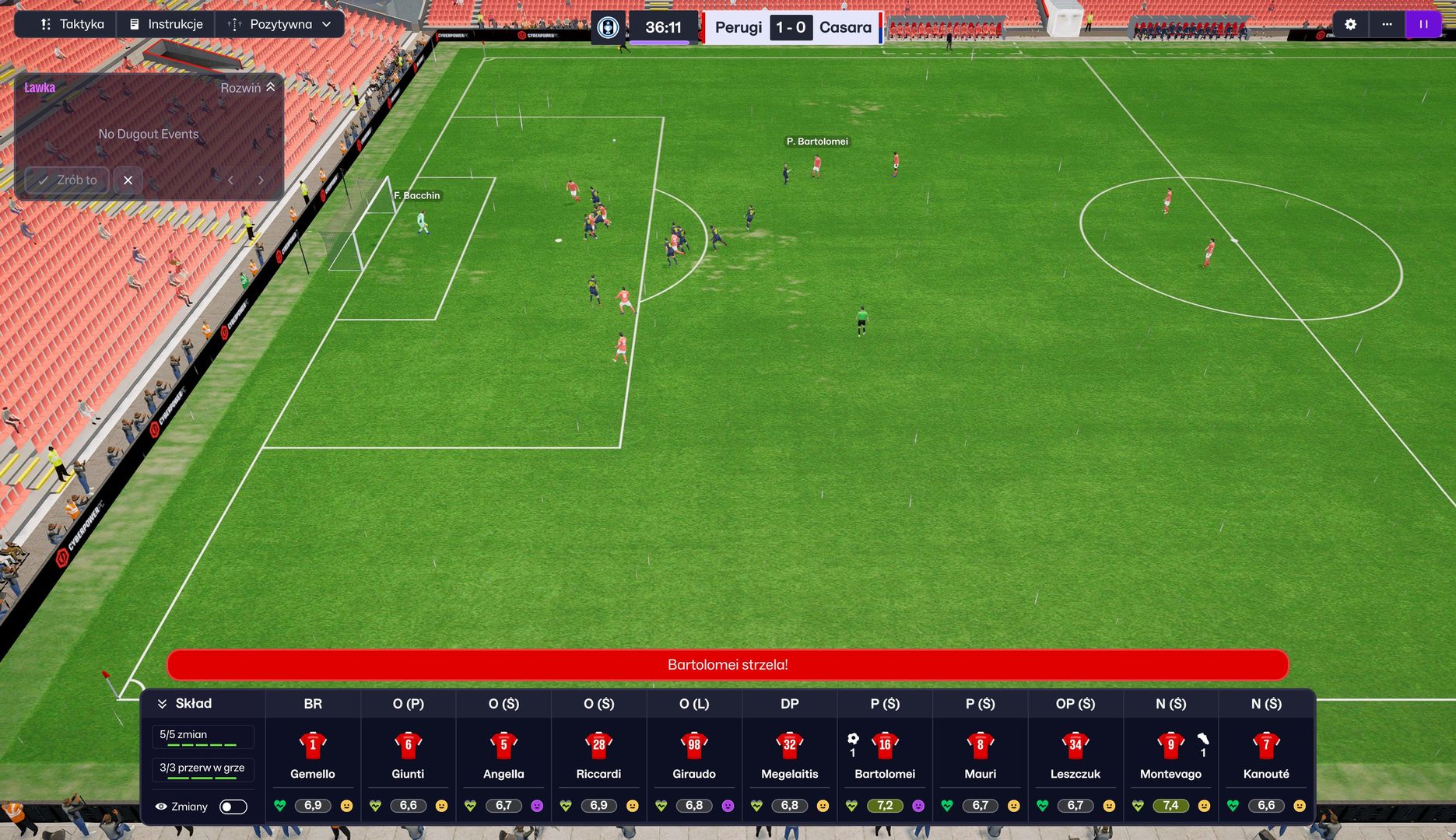This screenshot has height=840, width=1456.
Task: Pause the match with the purple button
Action: (1423, 24)
